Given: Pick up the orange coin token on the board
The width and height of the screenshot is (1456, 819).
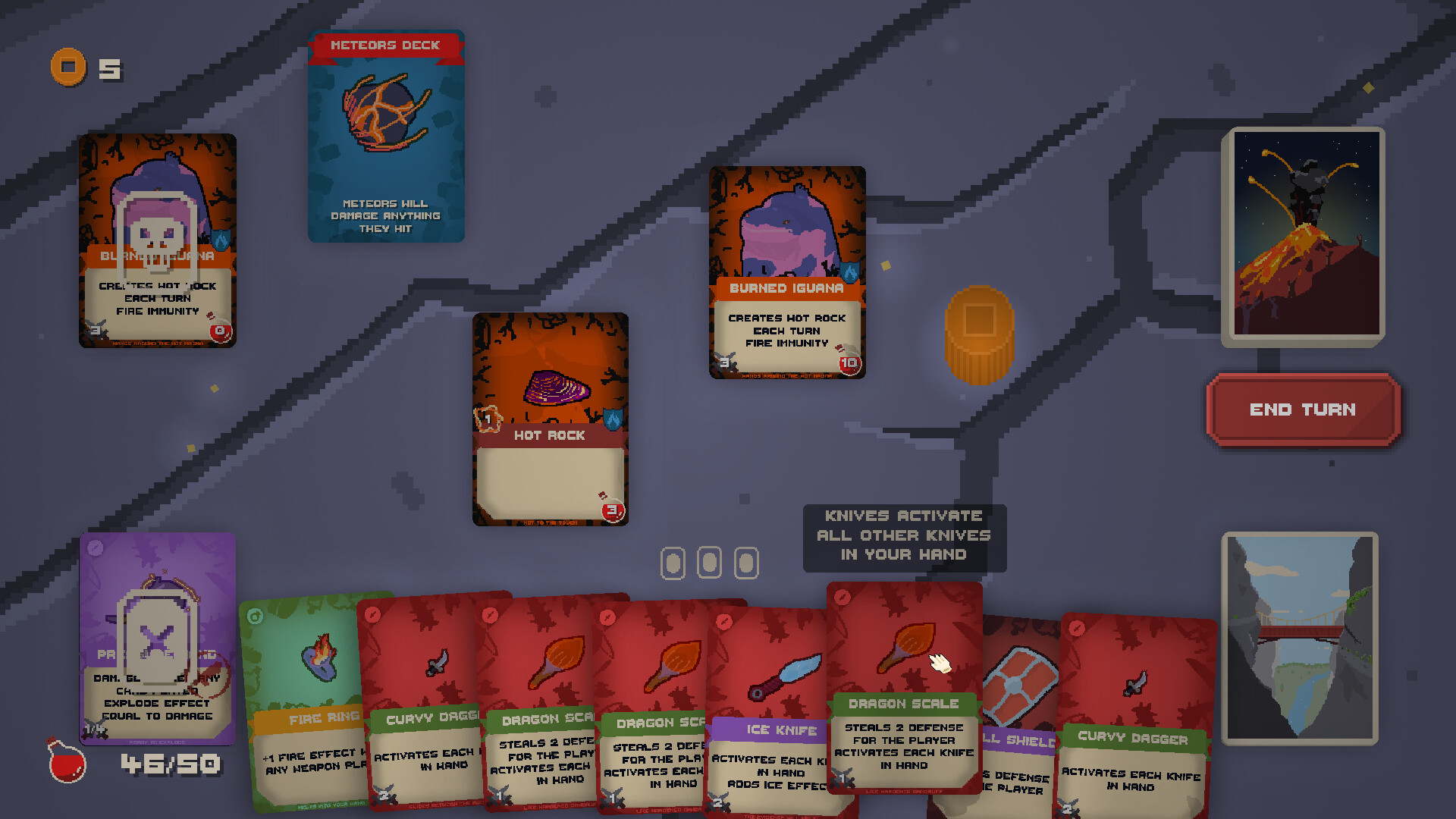Looking at the screenshot, I should 981,334.
